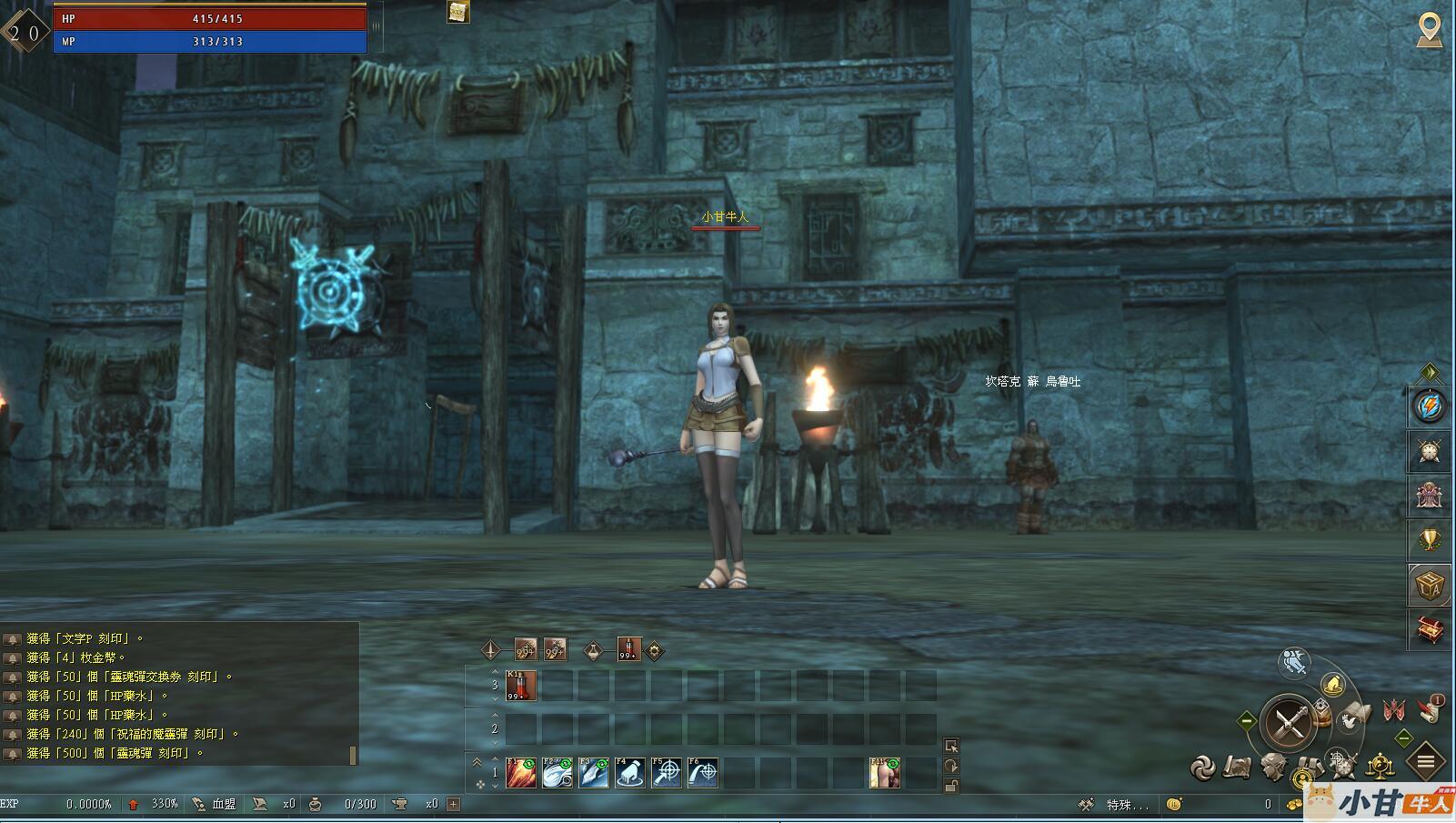Toggle the hotbar lock padlock button

coord(950,786)
